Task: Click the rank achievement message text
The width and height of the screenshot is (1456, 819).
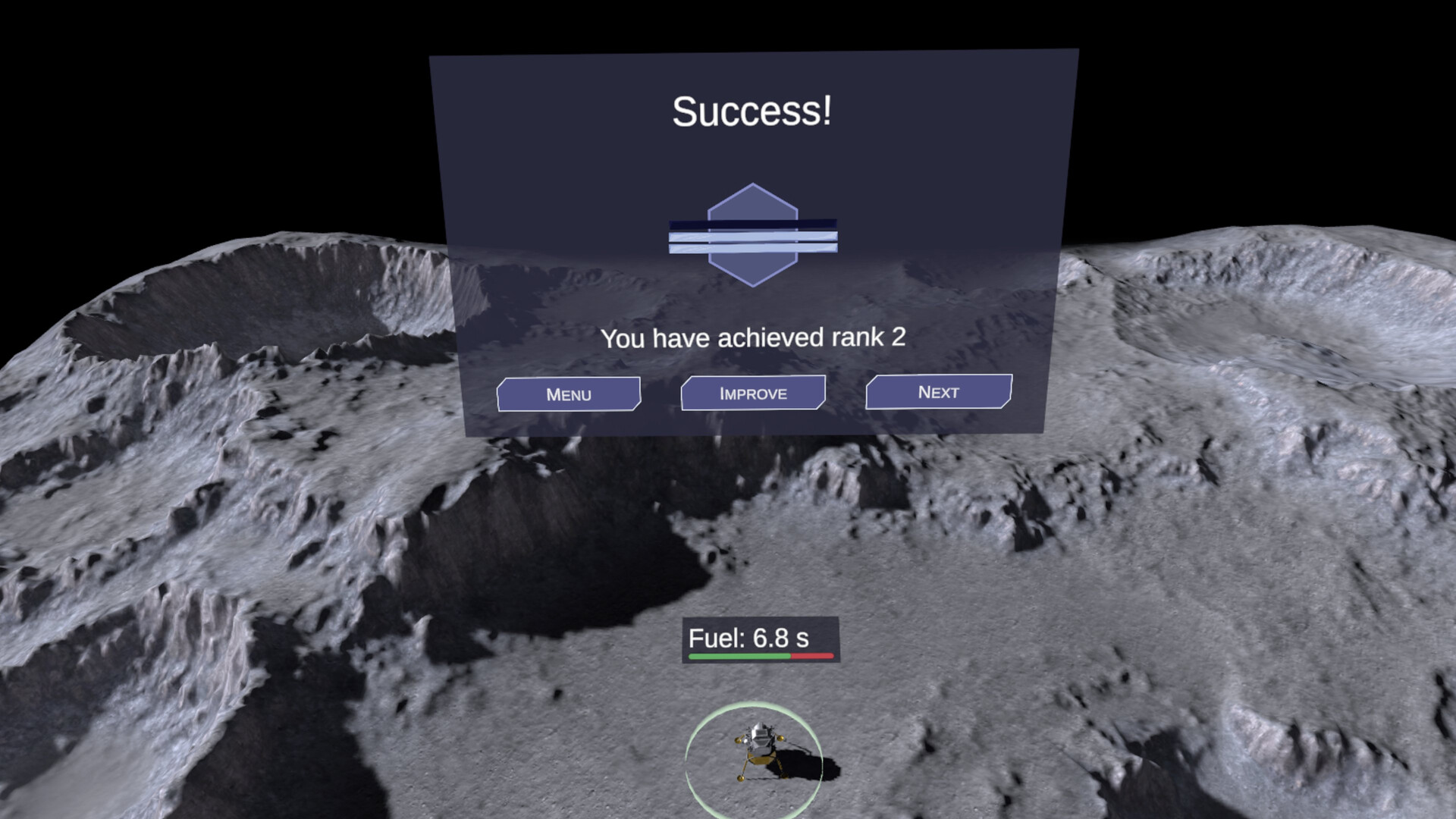Action: 755,338
